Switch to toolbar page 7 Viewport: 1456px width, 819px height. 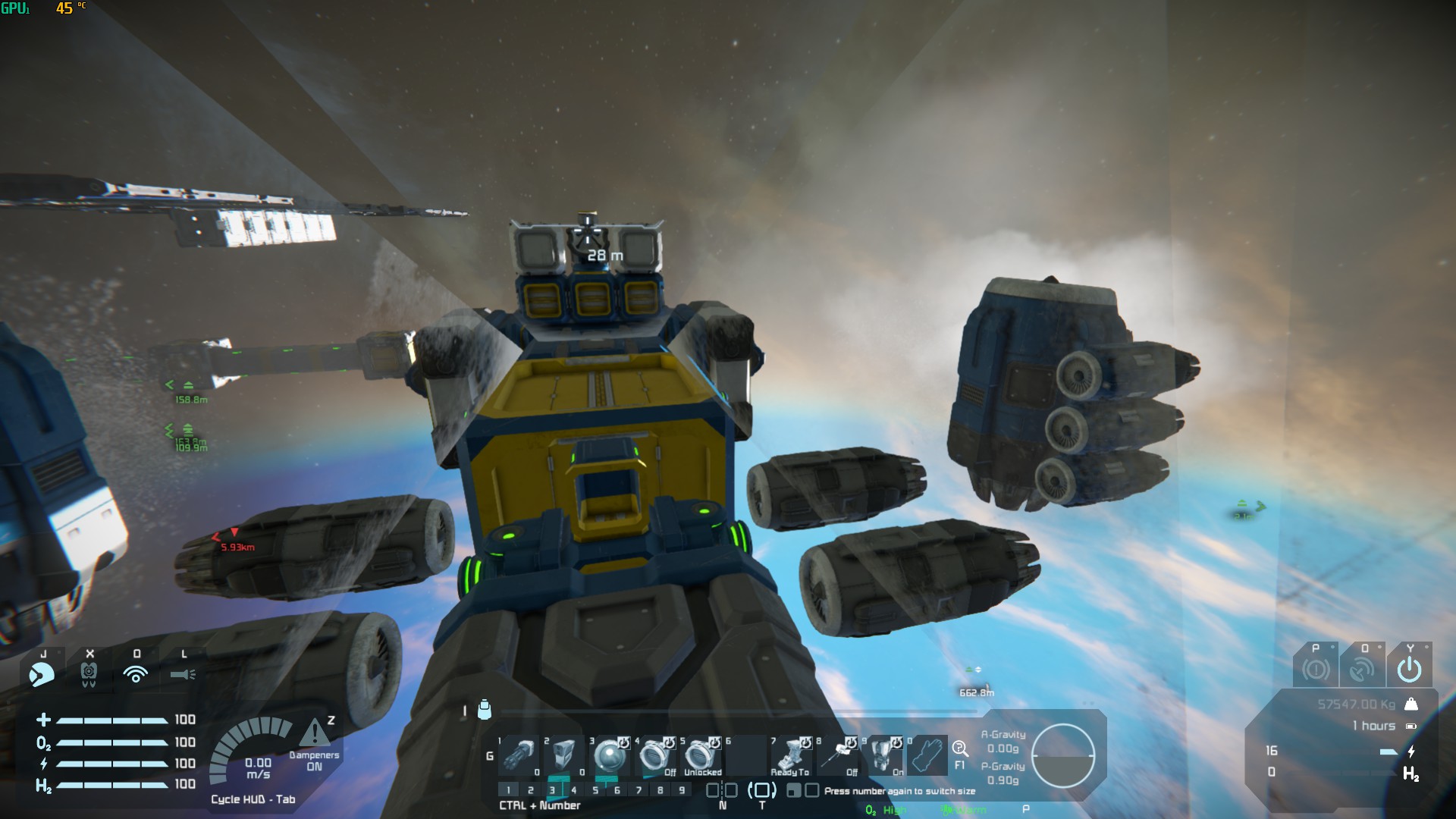639,790
